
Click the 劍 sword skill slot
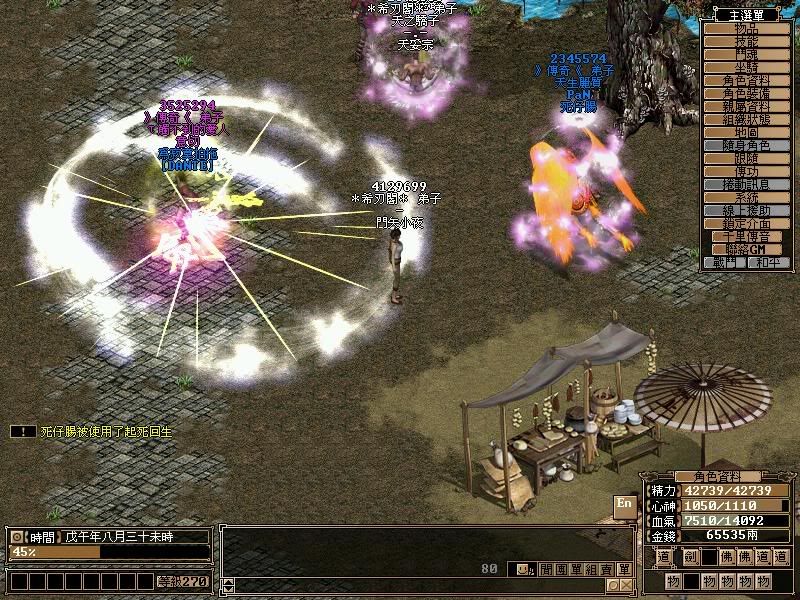(690, 558)
